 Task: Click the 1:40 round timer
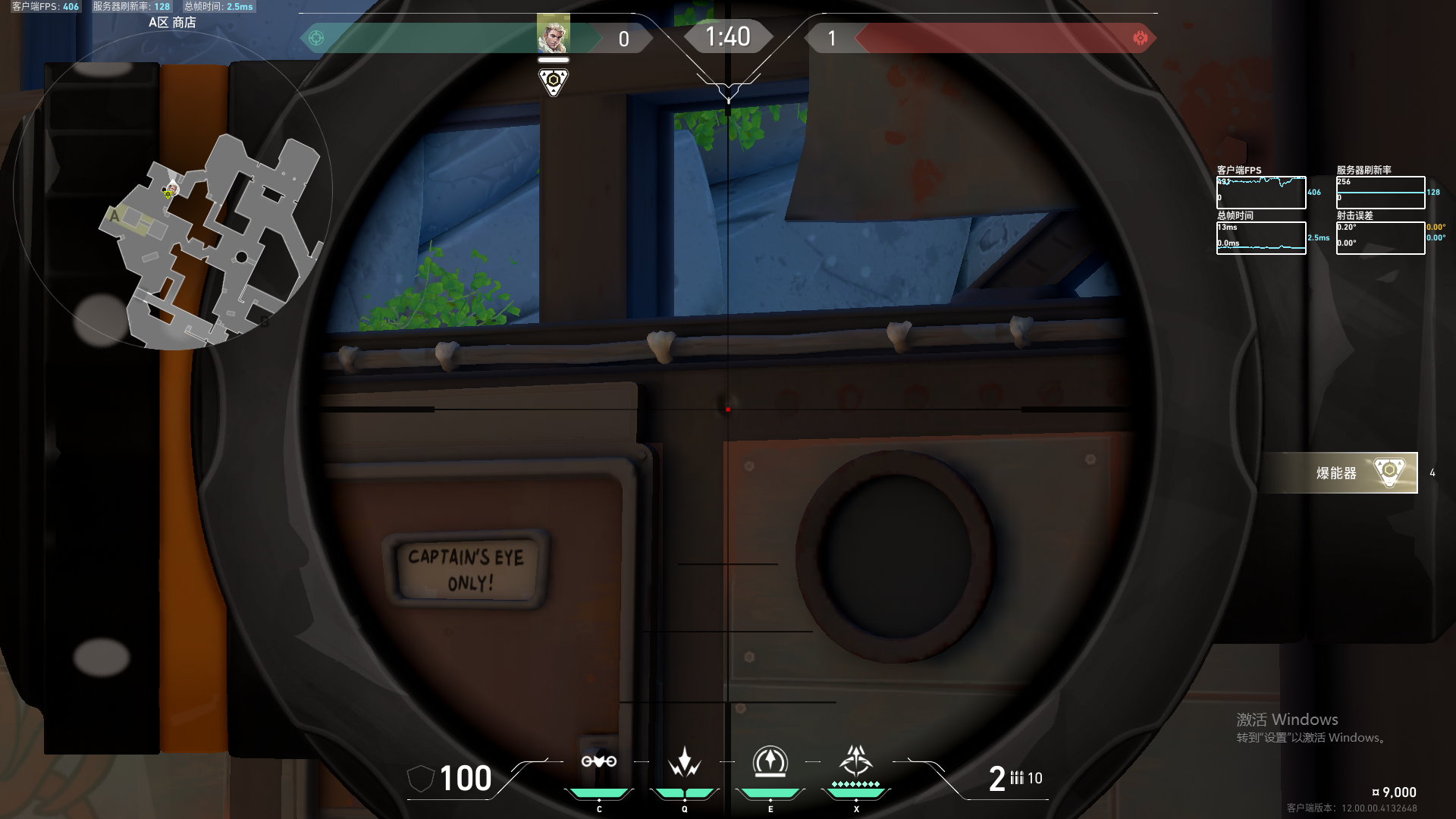[x=728, y=36]
